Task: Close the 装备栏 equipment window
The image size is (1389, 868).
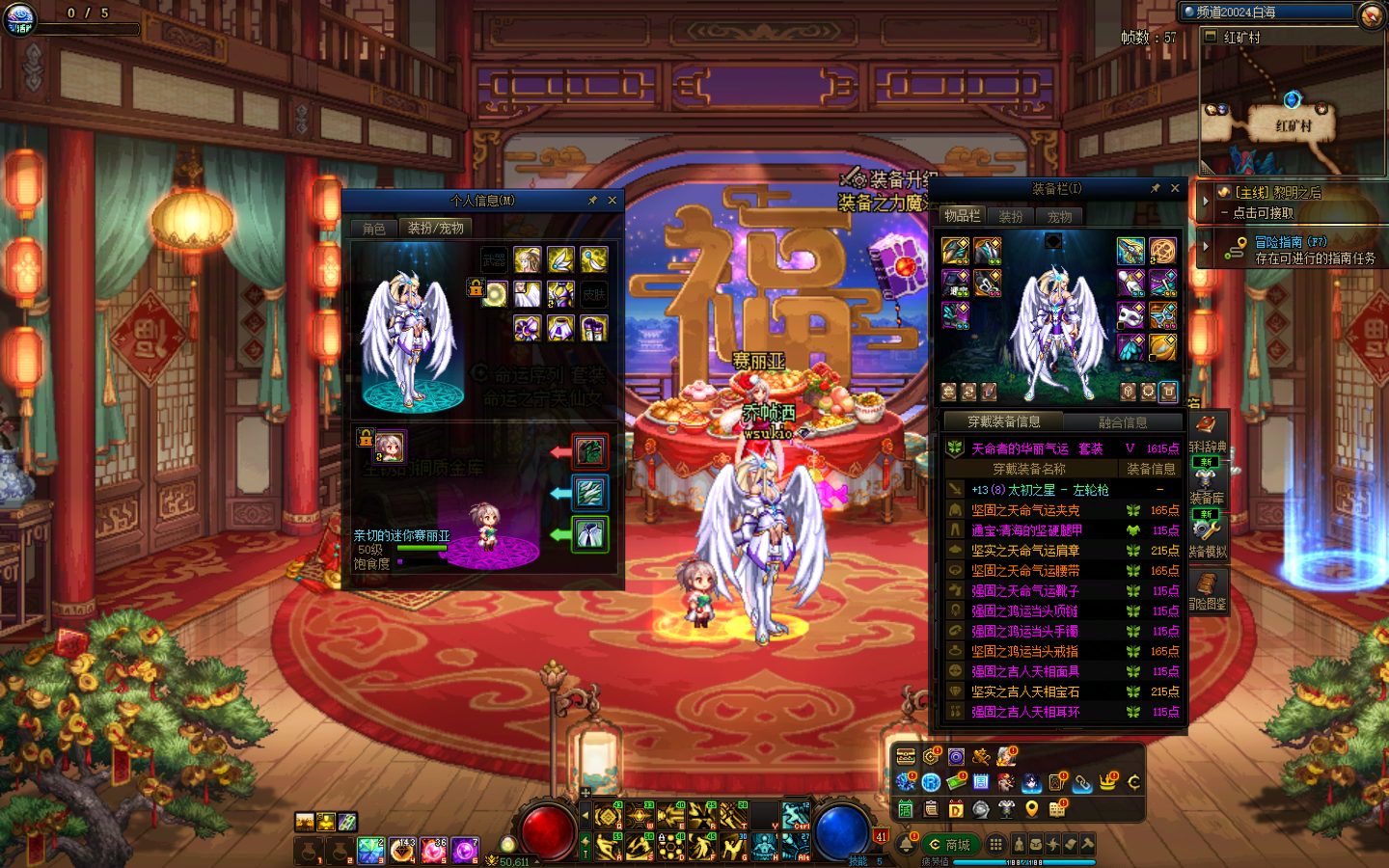Action: pyautogui.click(x=1175, y=188)
